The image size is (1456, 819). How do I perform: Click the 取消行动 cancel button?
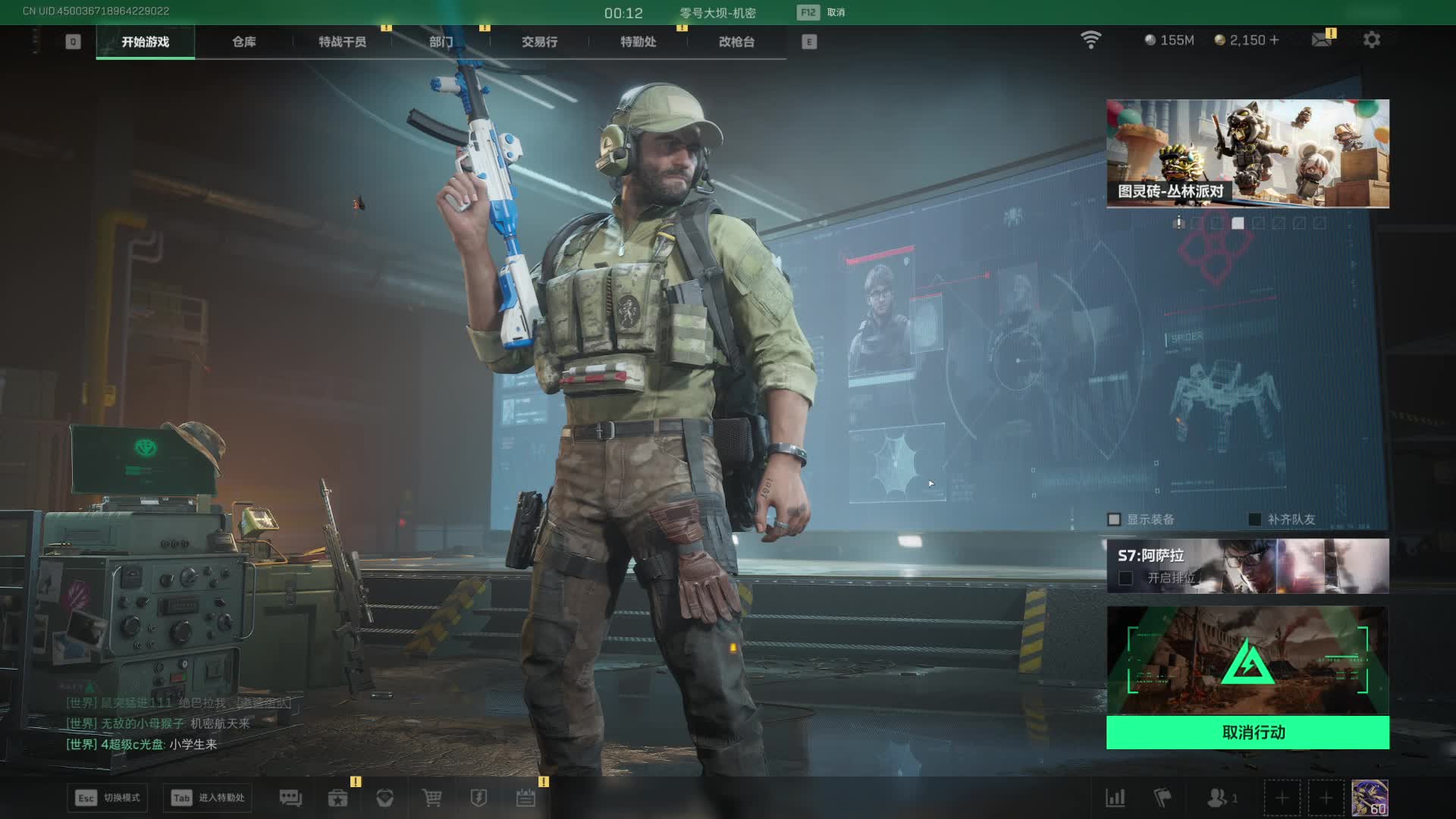tap(1247, 733)
